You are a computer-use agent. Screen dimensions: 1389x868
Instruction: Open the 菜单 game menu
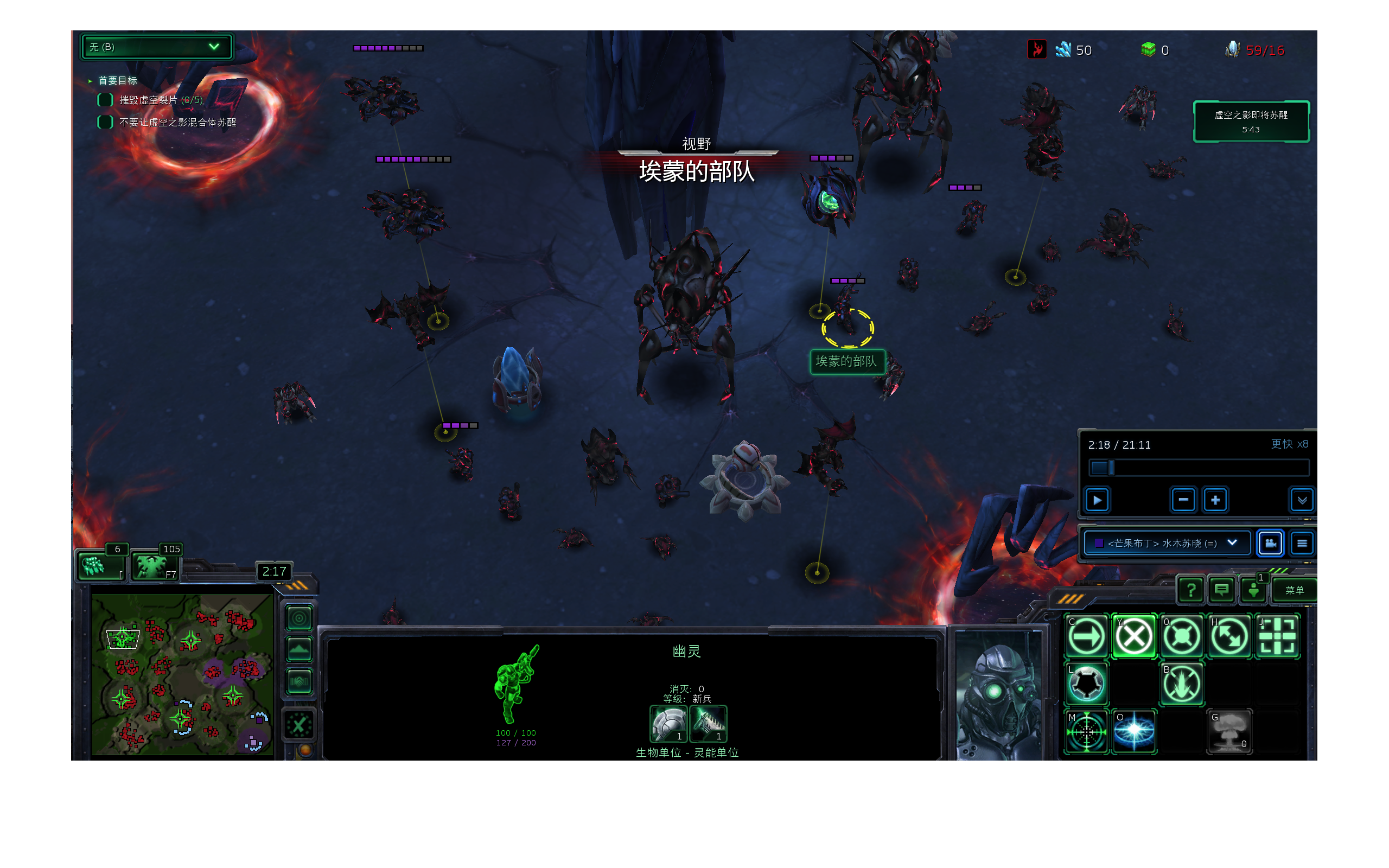[x=1294, y=590]
